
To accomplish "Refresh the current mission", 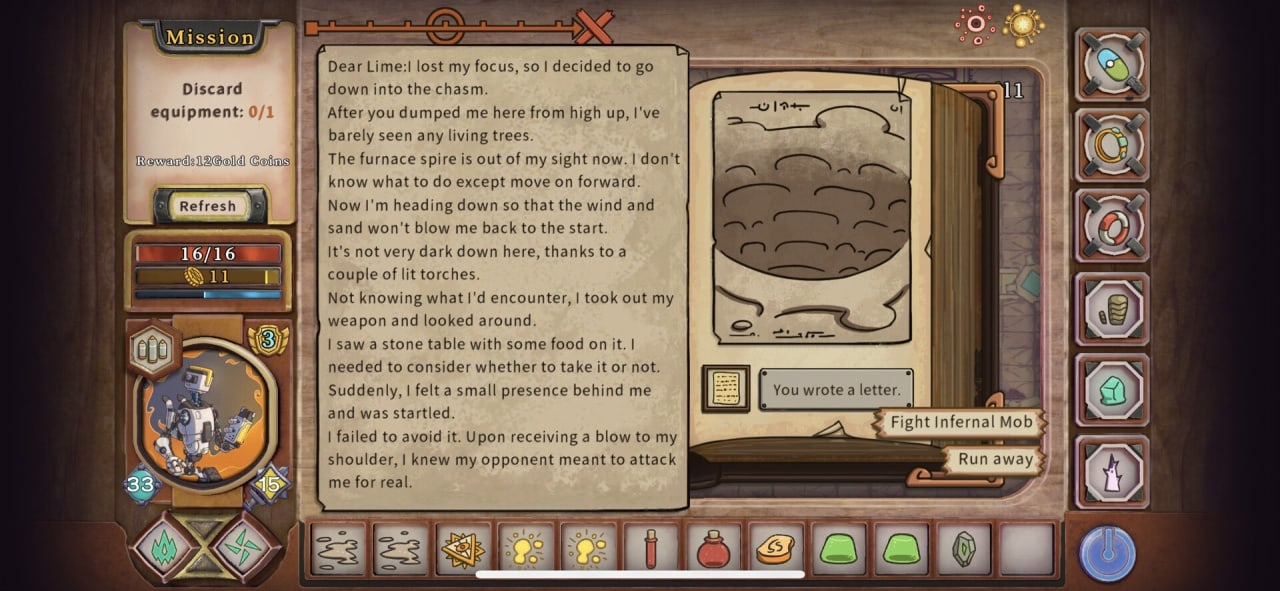I will click(208, 206).
